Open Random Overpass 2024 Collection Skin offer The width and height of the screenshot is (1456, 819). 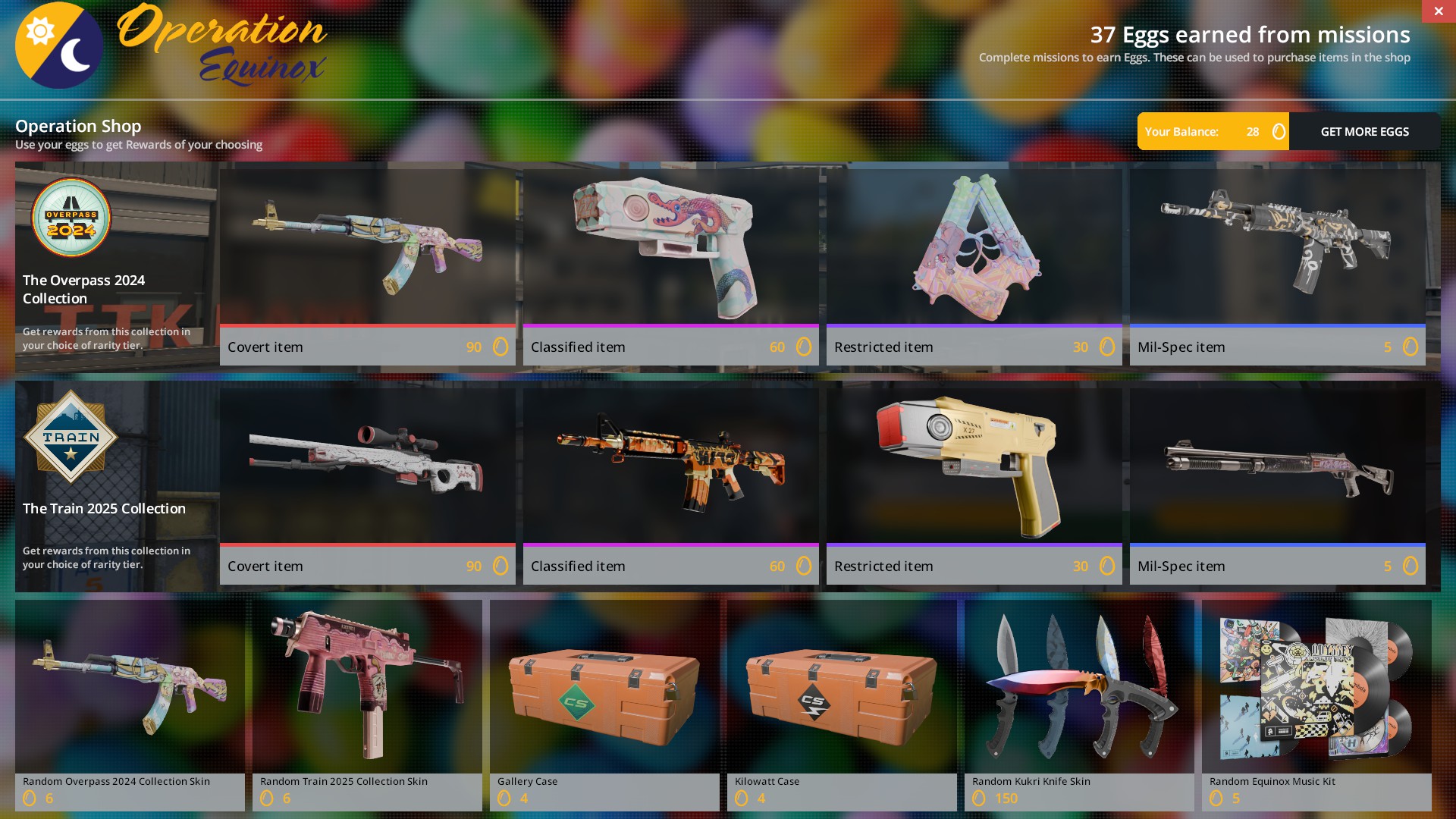coord(130,705)
